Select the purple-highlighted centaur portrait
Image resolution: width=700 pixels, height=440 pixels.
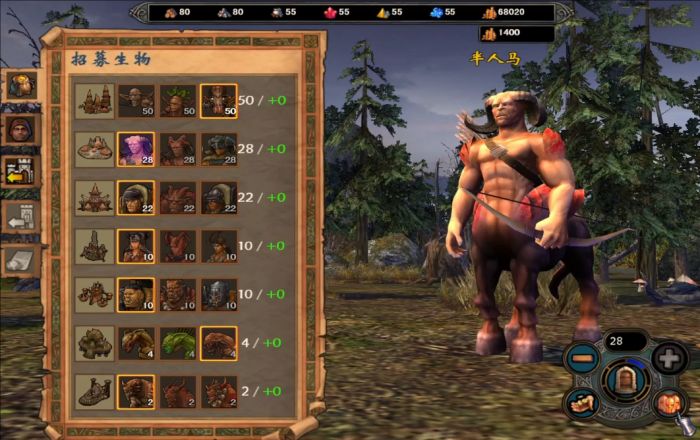135,148
